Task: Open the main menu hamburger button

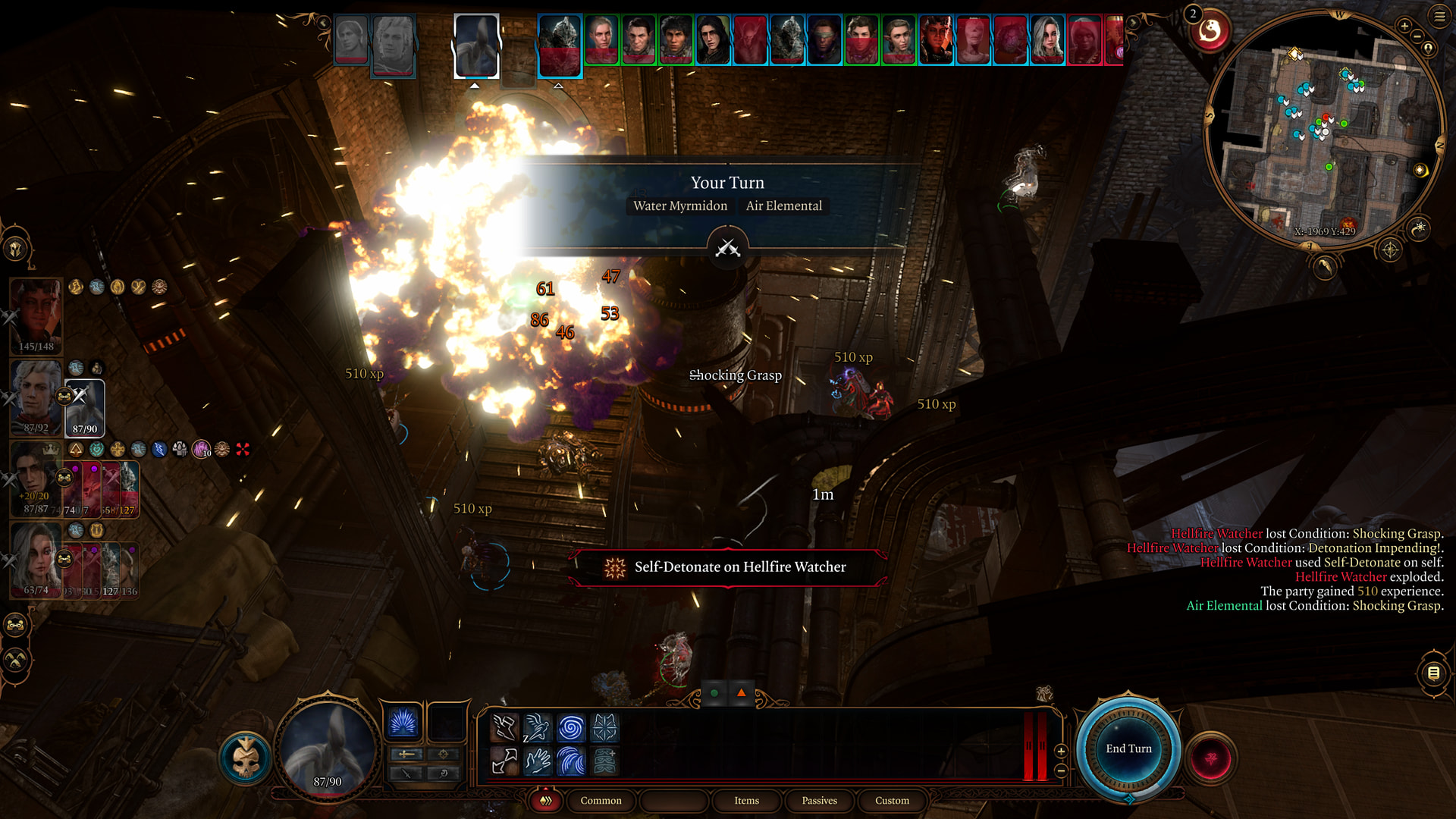Action: [x=1439, y=16]
